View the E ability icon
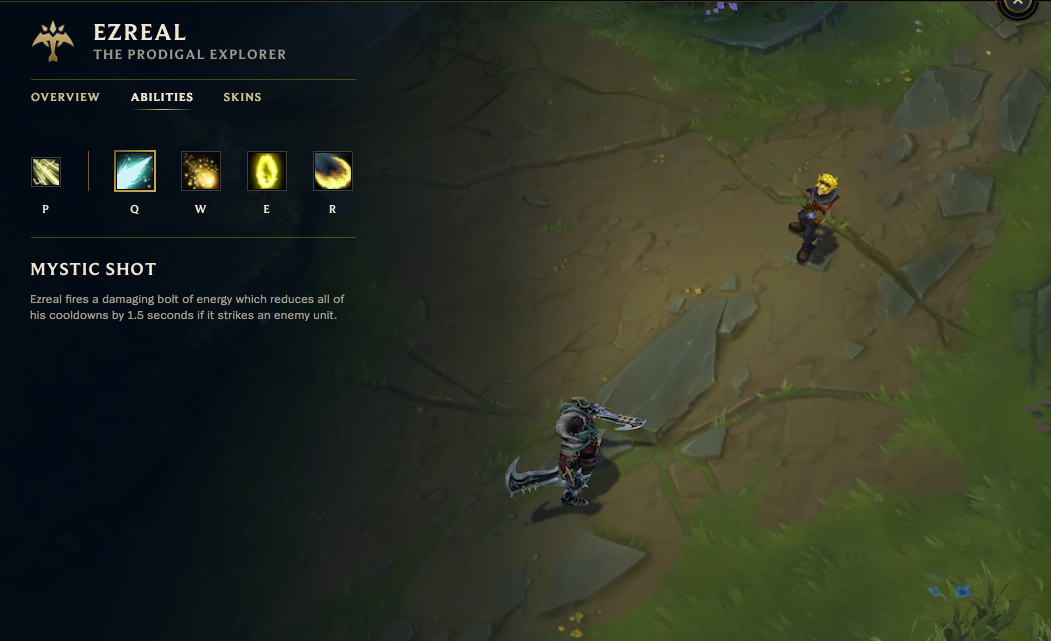The image size is (1051, 641). (267, 171)
